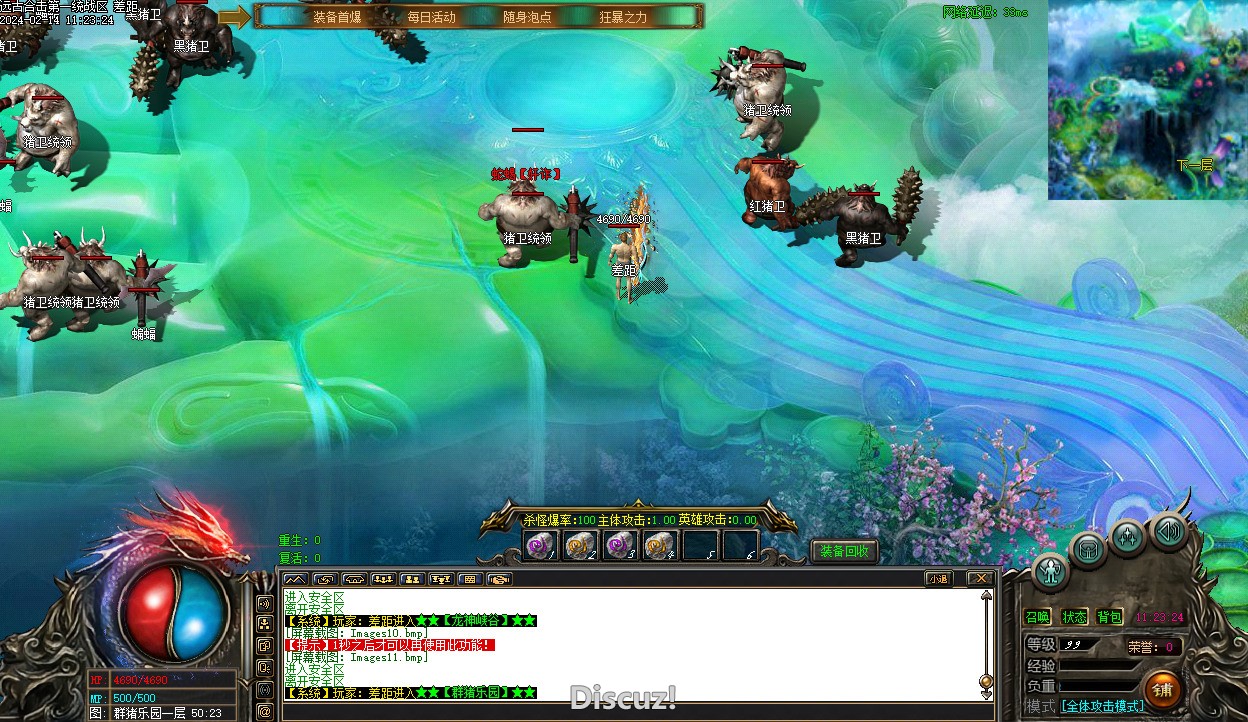
Task: Click the round orange 铺 shop button
Action: pyautogui.click(x=1162, y=689)
